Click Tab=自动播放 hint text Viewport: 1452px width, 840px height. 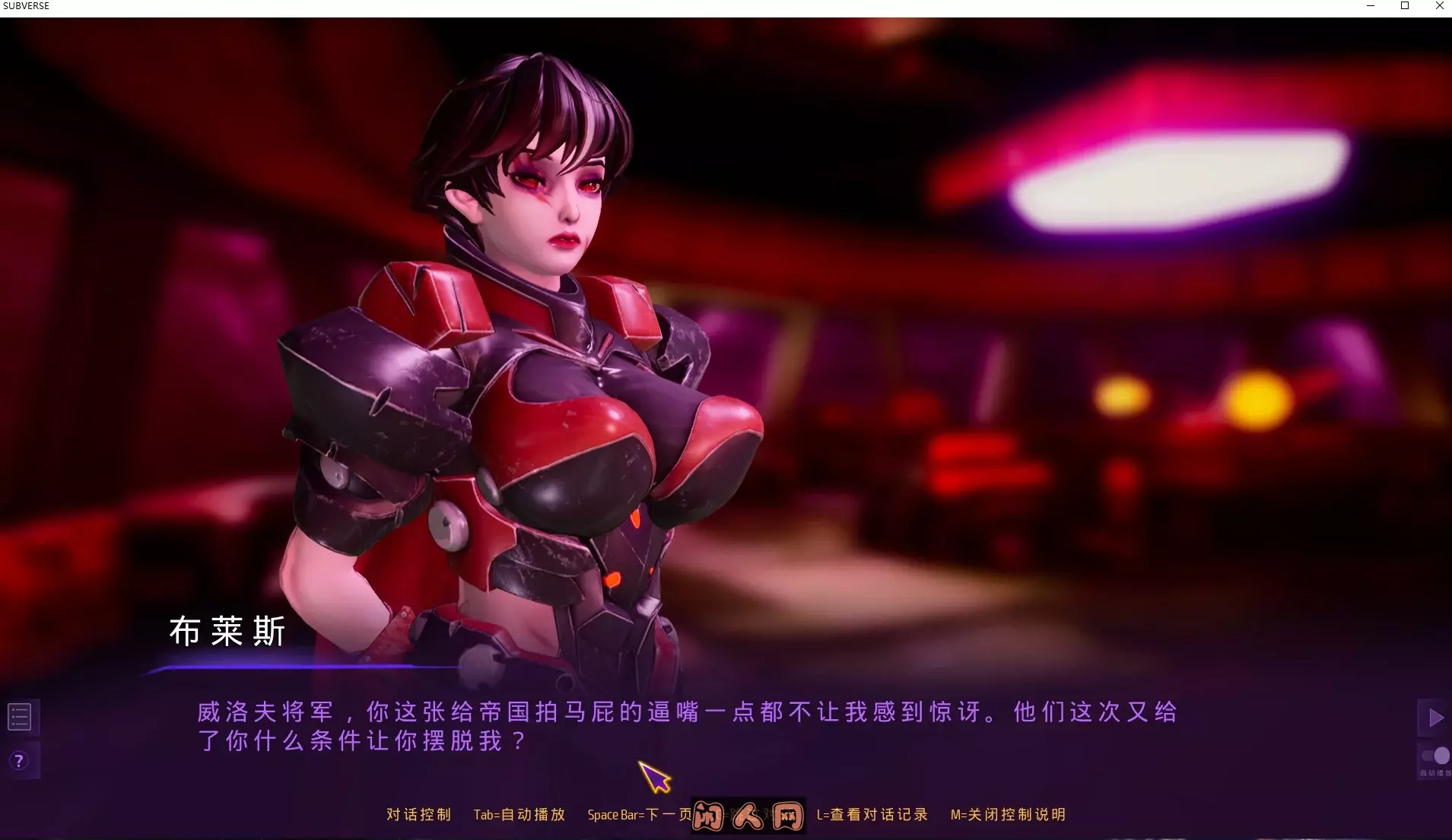coord(518,814)
